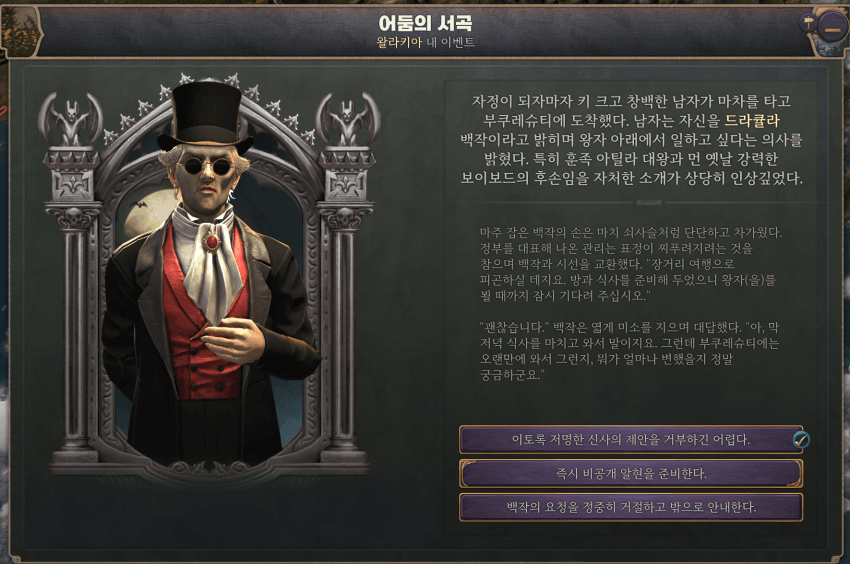This screenshot has width=850, height=564.
Task: Minimize the event window with the minus button
Action: pyautogui.click(x=831, y=28)
